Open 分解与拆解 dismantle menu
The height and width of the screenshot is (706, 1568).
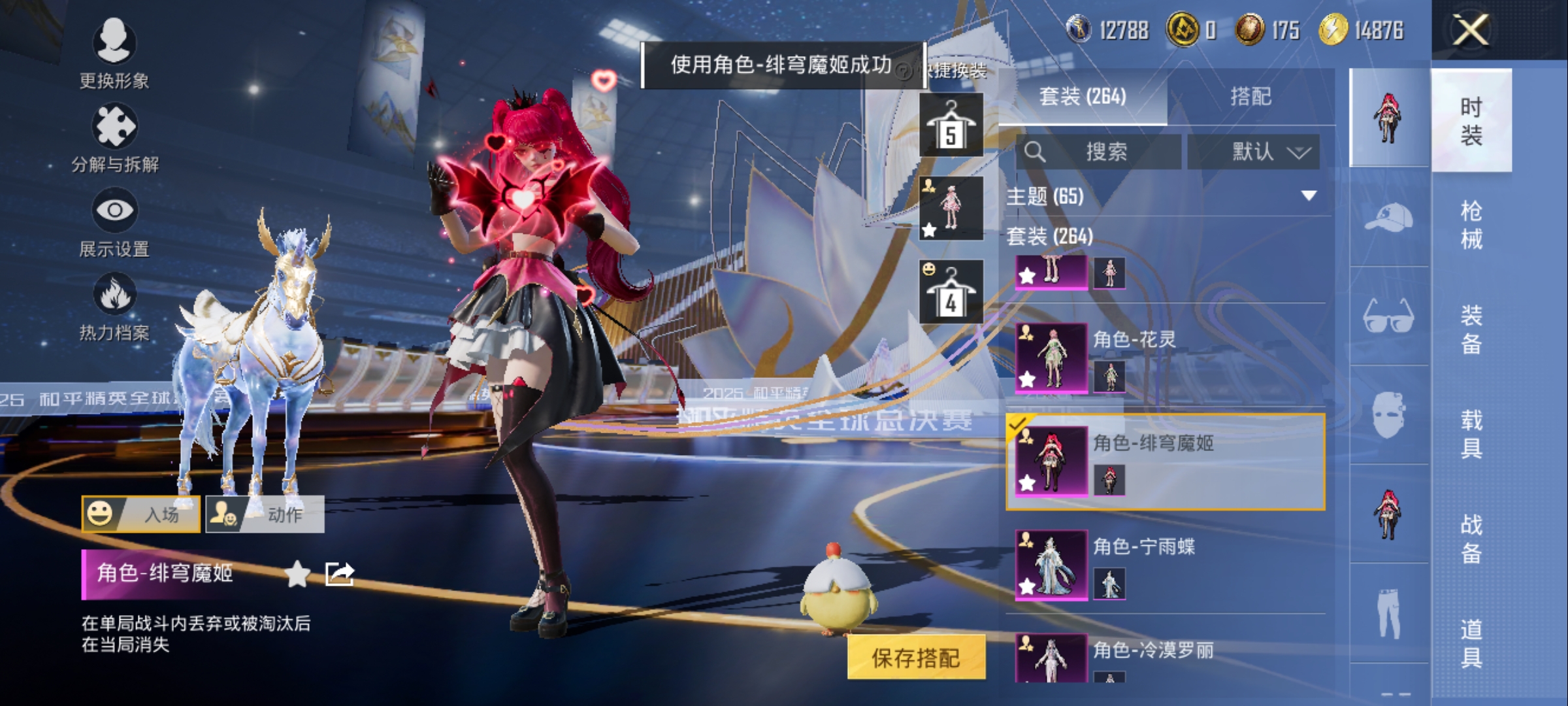click(114, 137)
